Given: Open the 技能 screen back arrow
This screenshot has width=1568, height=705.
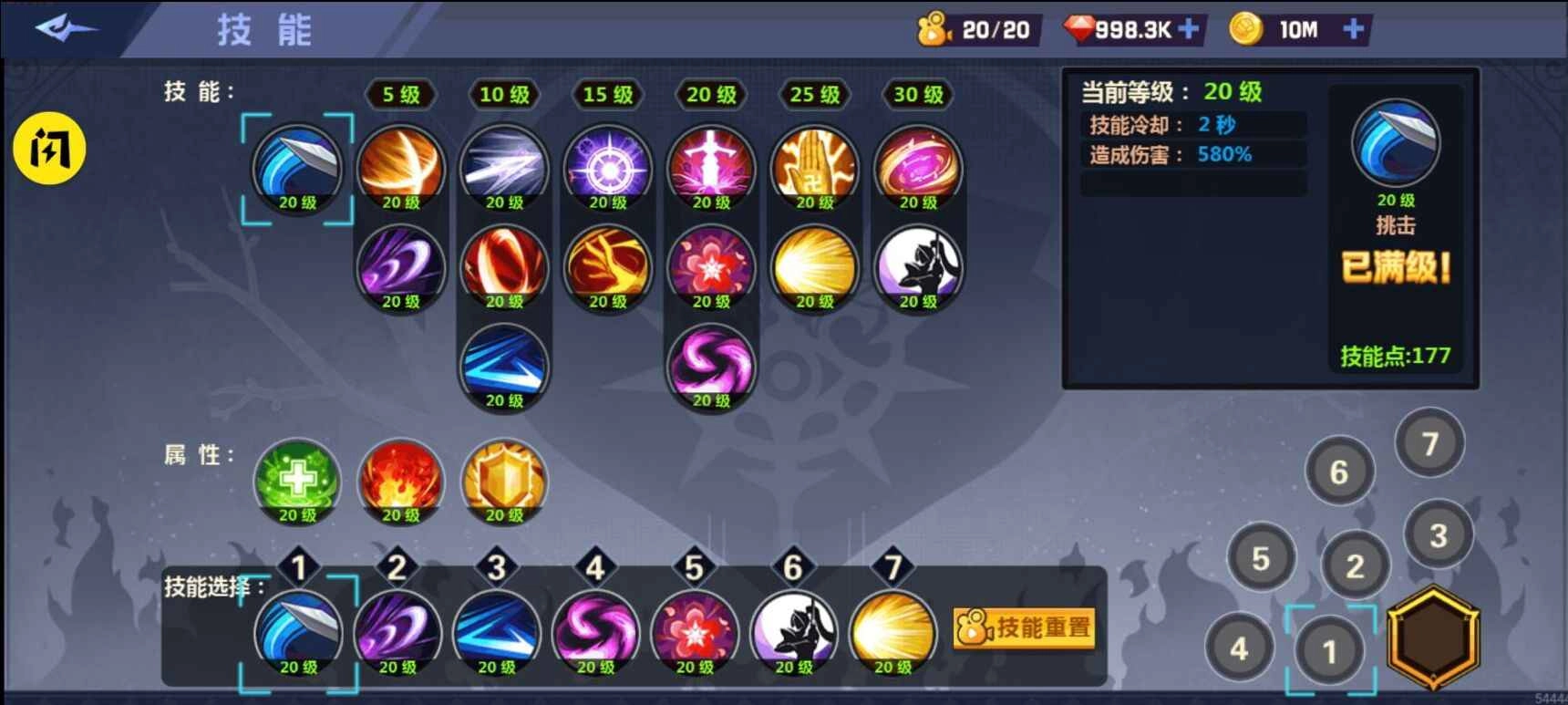Looking at the screenshot, I should click(x=66, y=27).
